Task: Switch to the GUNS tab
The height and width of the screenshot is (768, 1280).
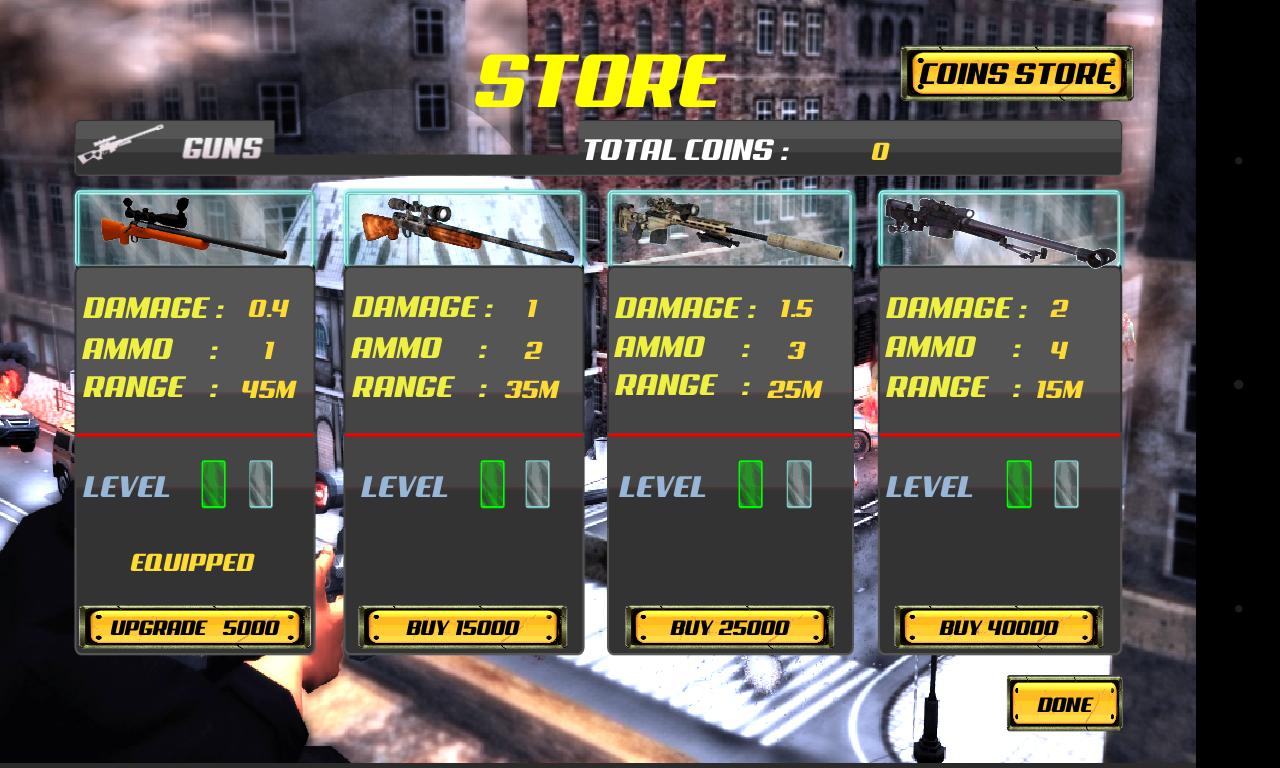Action: pos(220,148)
